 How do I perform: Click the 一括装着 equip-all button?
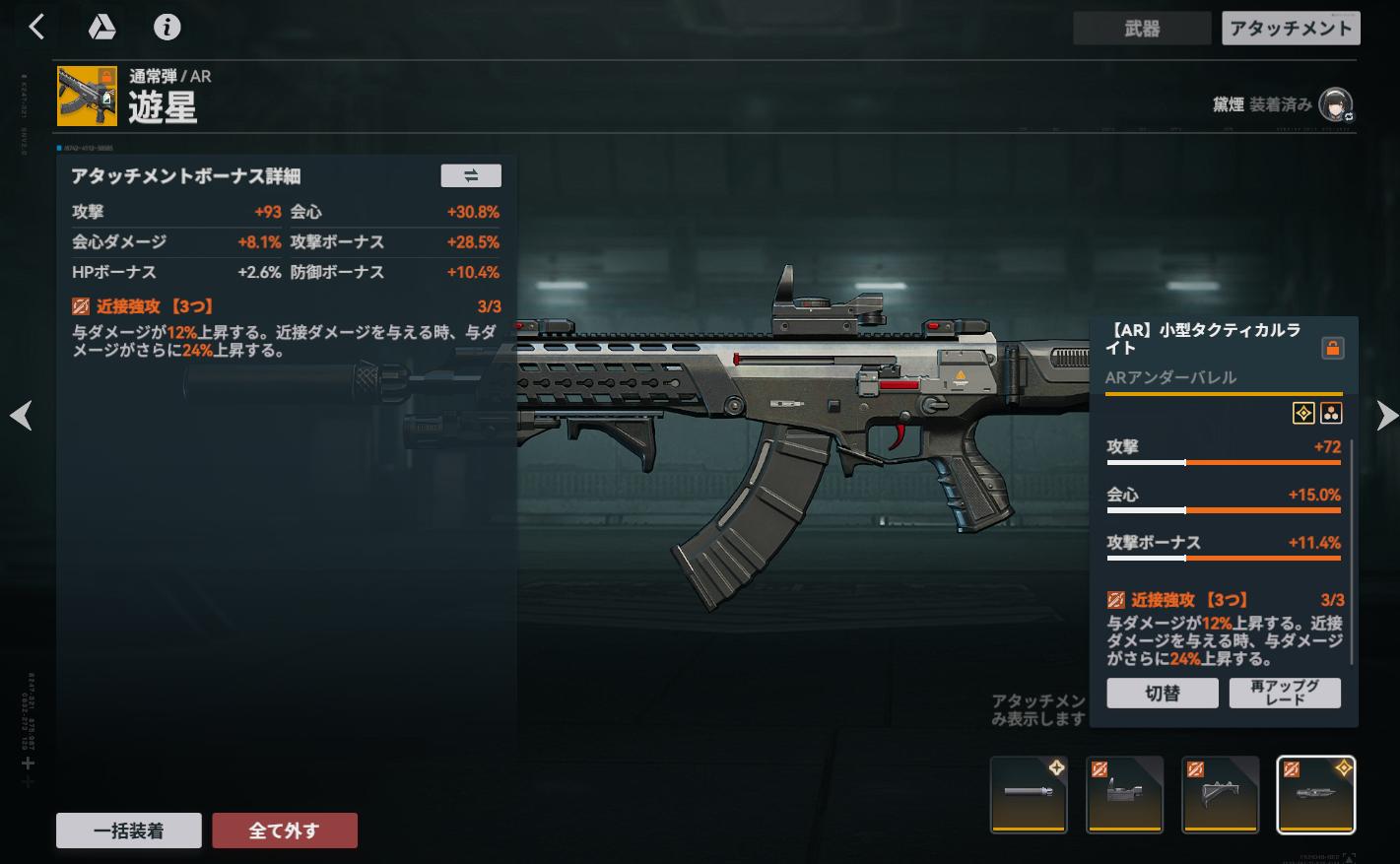click(129, 831)
